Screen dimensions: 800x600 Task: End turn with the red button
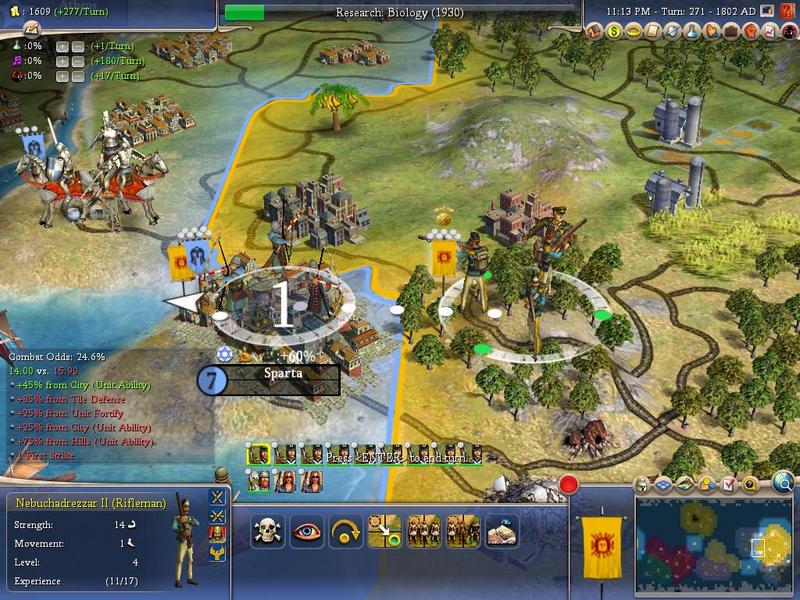coord(569,486)
